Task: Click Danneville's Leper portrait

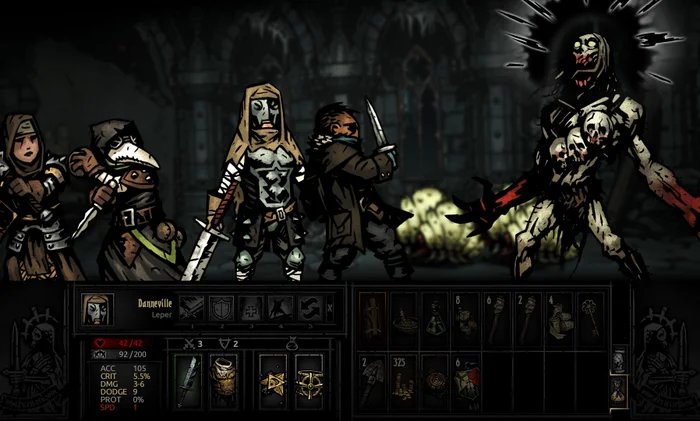Action: click(97, 309)
